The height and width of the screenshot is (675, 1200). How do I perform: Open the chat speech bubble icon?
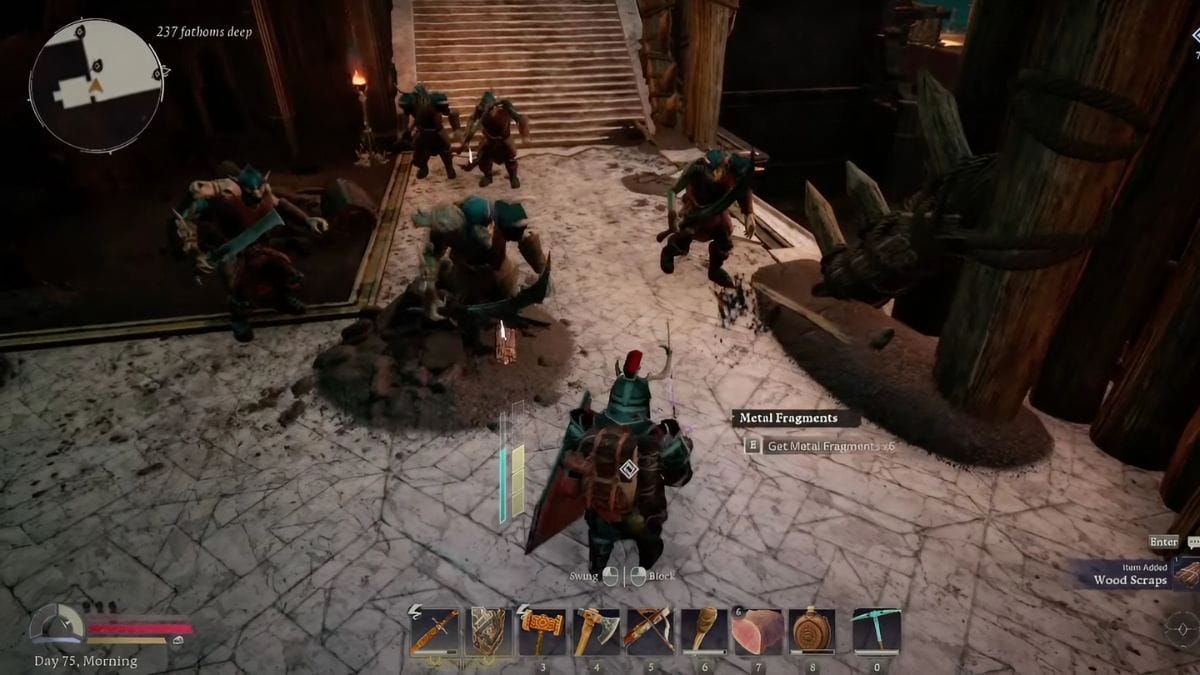(x=1193, y=542)
